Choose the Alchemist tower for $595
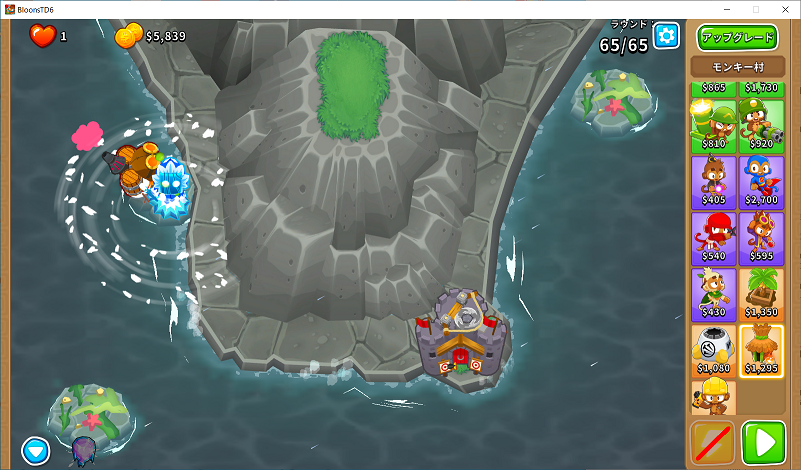Image resolution: width=801 pixels, height=470 pixels. point(762,238)
